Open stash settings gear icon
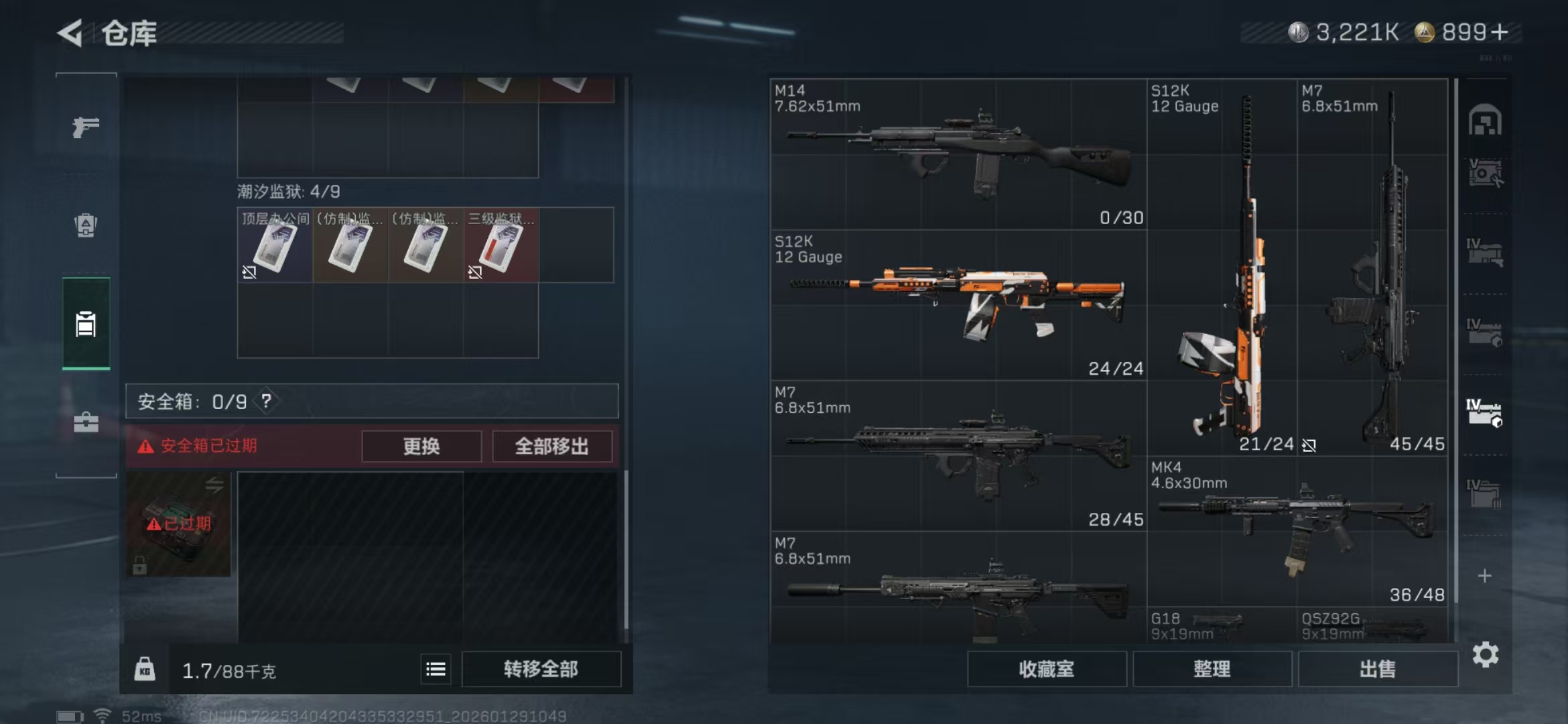 tap(1485, 654)
